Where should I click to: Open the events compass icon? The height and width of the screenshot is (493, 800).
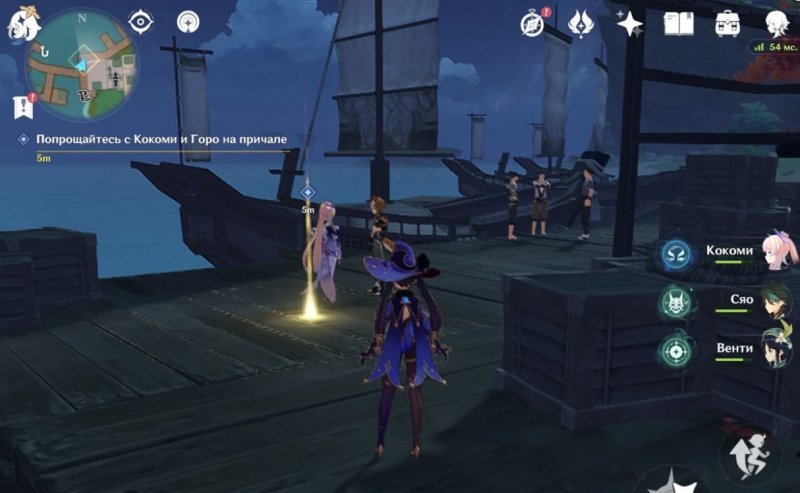coord(533,23)
